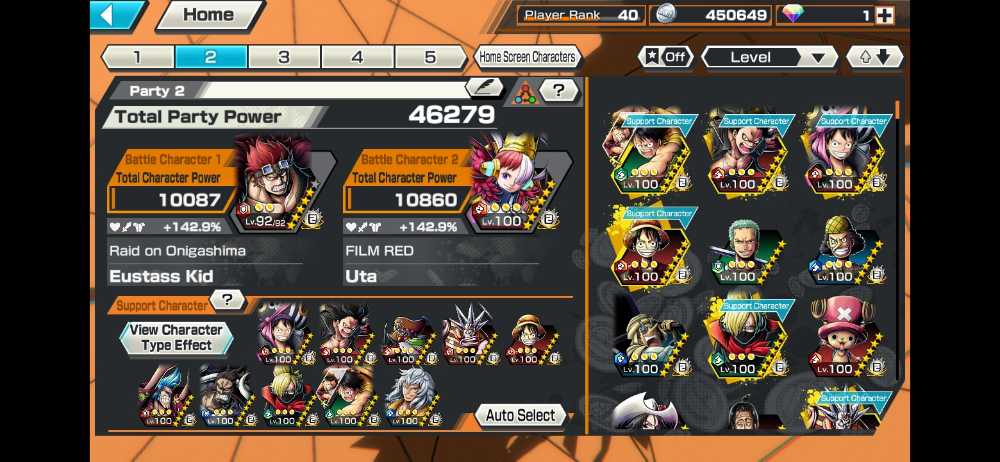Open help next to the party name
1000x462 pixels.
click(x=560, y=91)
